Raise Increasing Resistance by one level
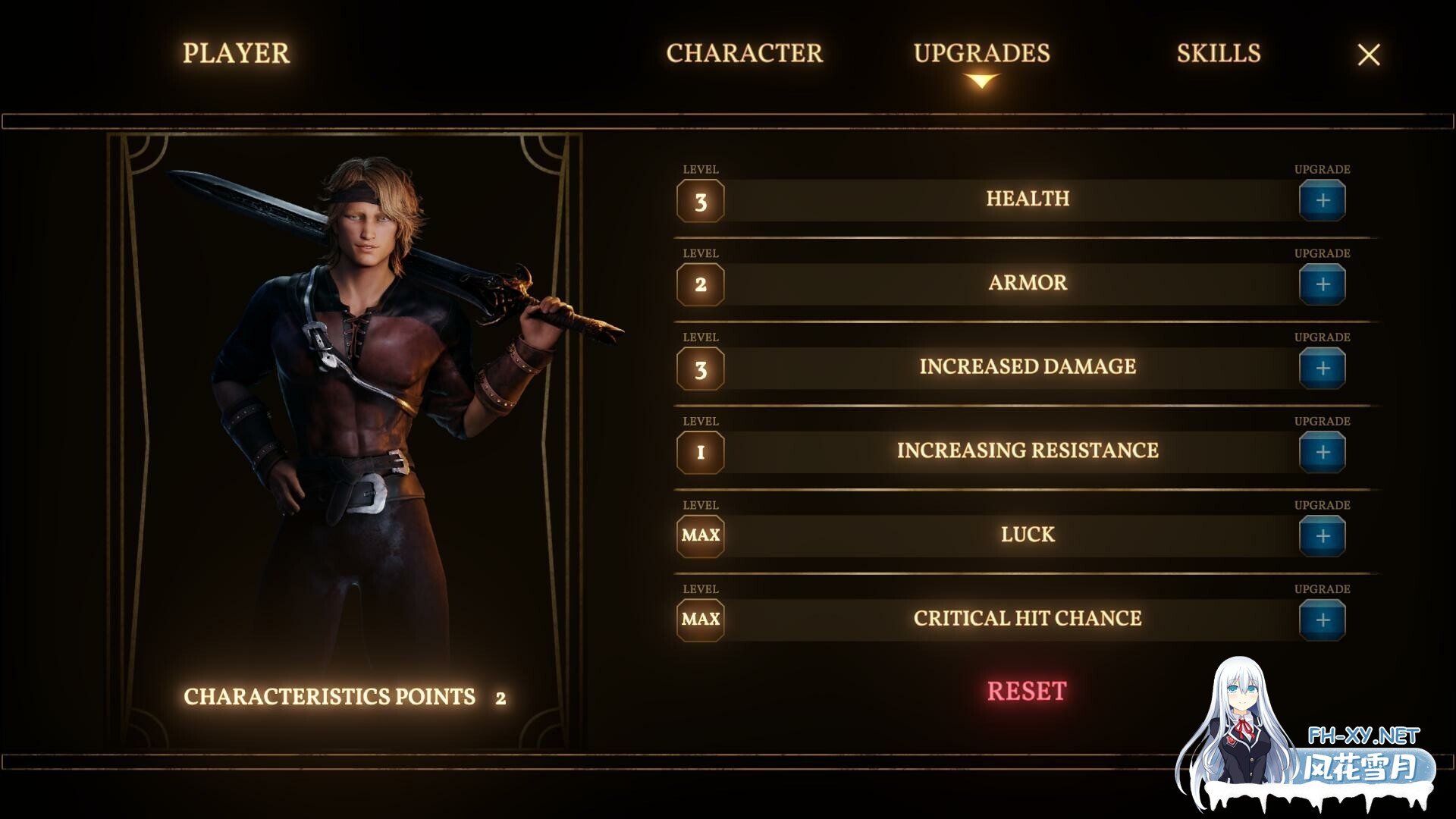Screen dimensions: 1456x819 click(x=1322, y=453)
